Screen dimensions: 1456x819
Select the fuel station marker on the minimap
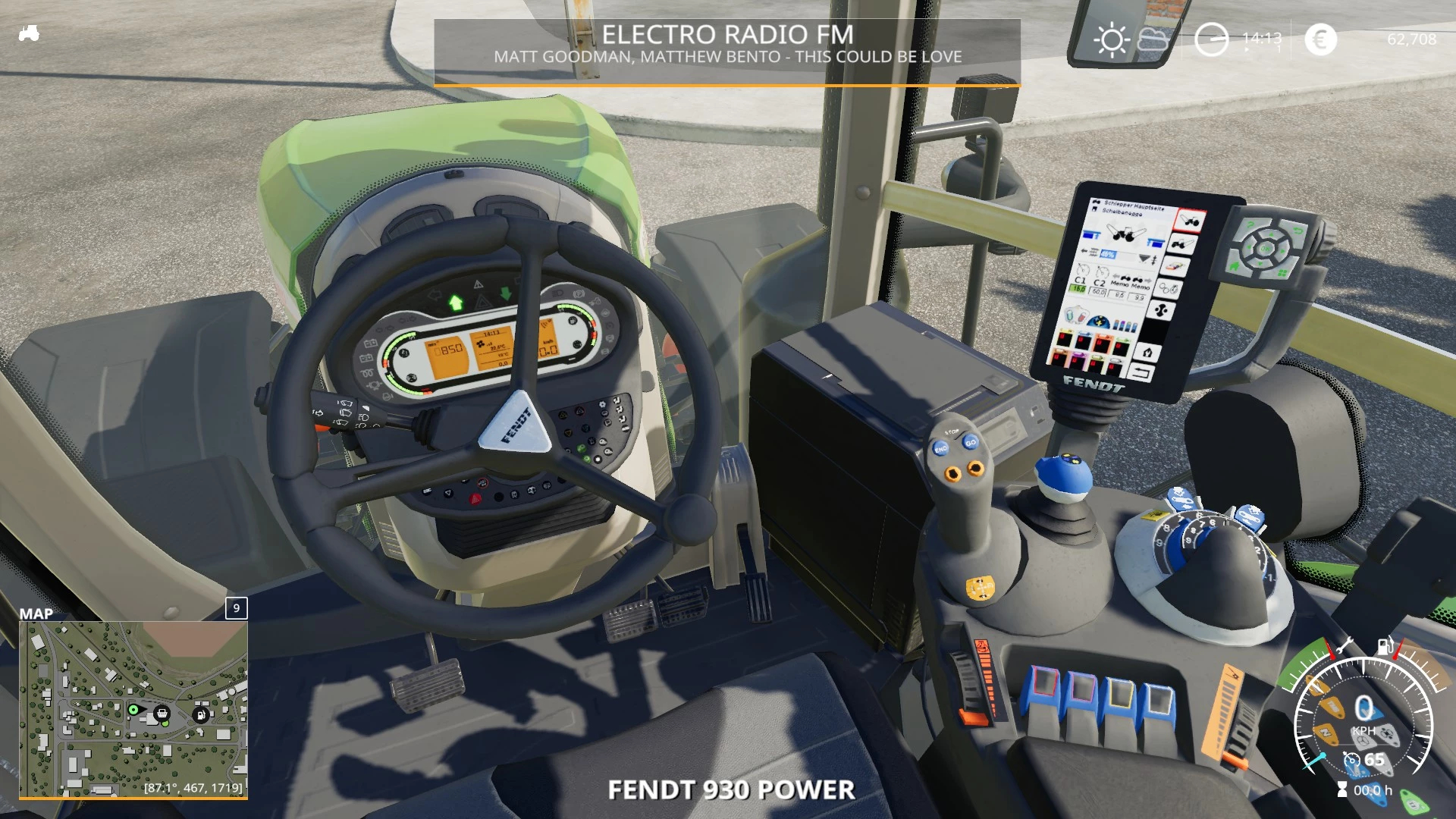(x=201, y=714)
